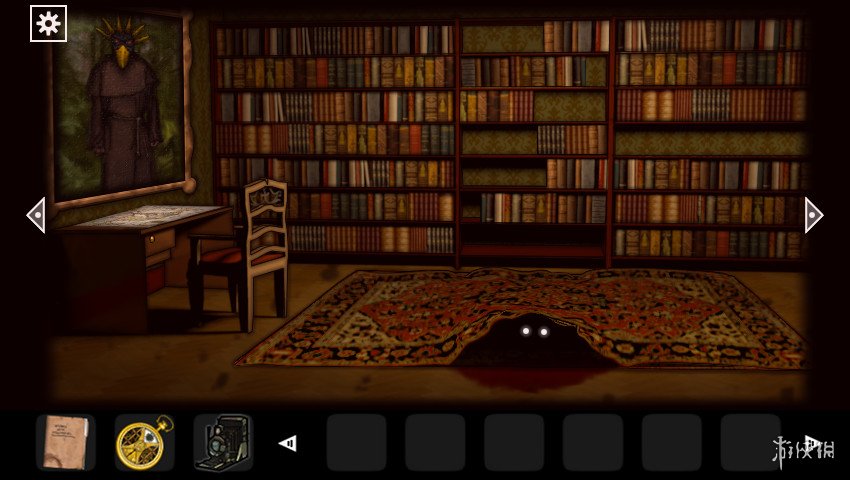Select the old book in inventory

tap(66, 442)
